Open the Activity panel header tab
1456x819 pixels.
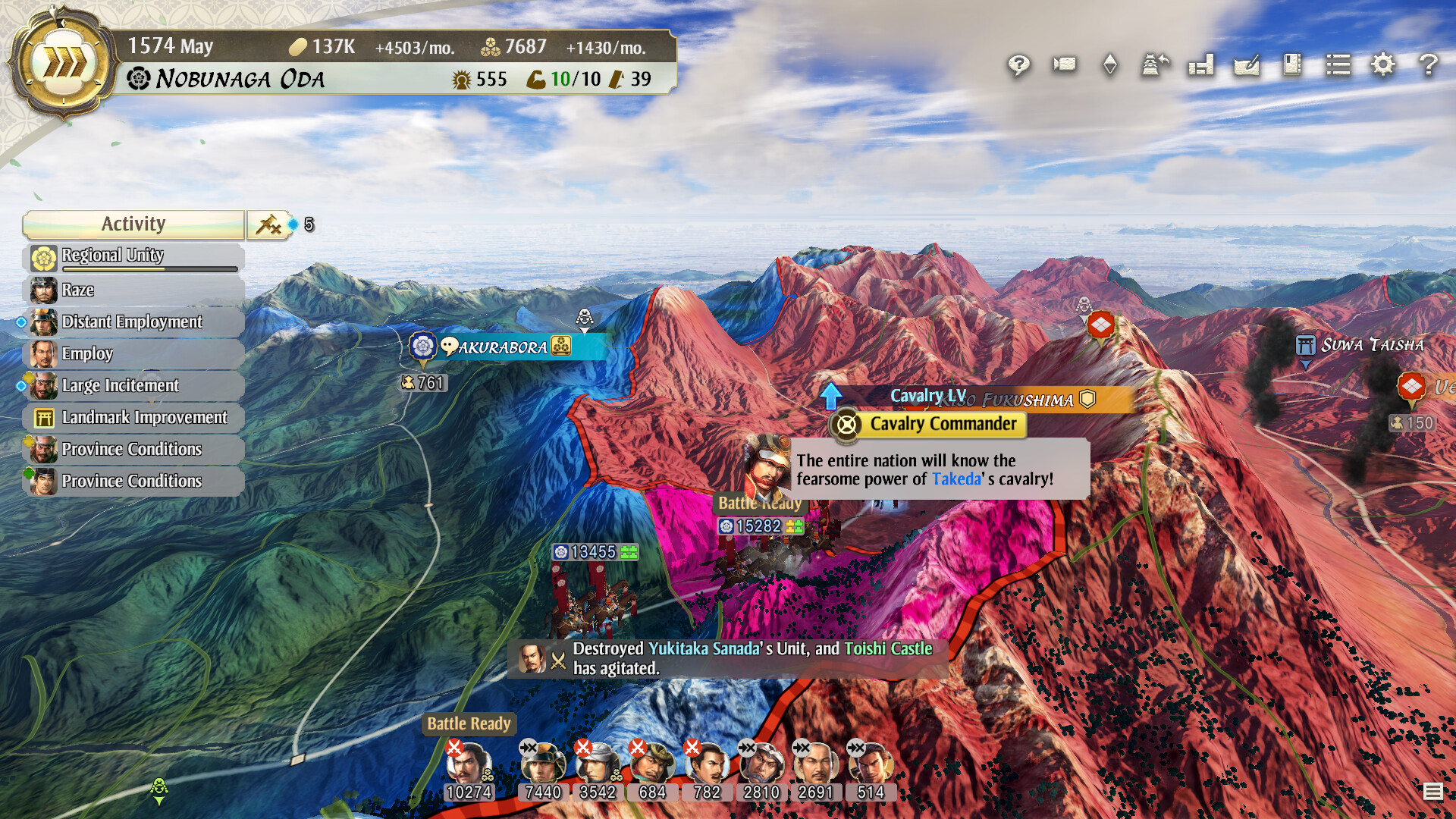[x=133, y=224]
